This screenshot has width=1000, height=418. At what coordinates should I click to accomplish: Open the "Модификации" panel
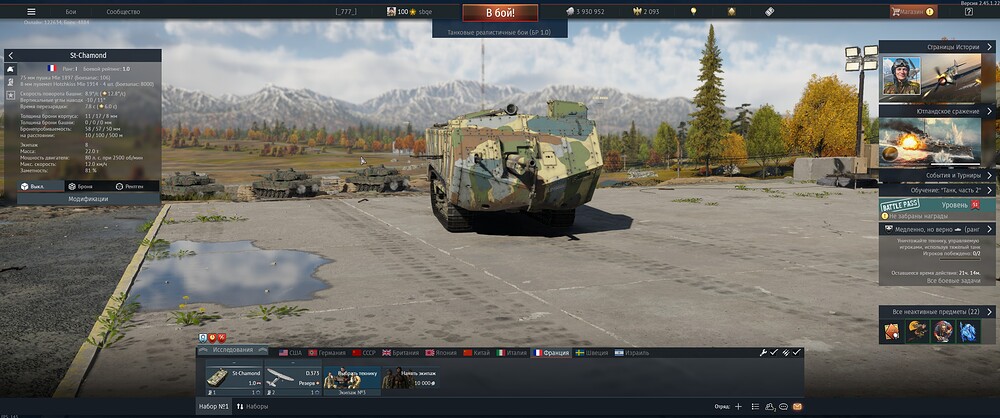click(88, 199)
